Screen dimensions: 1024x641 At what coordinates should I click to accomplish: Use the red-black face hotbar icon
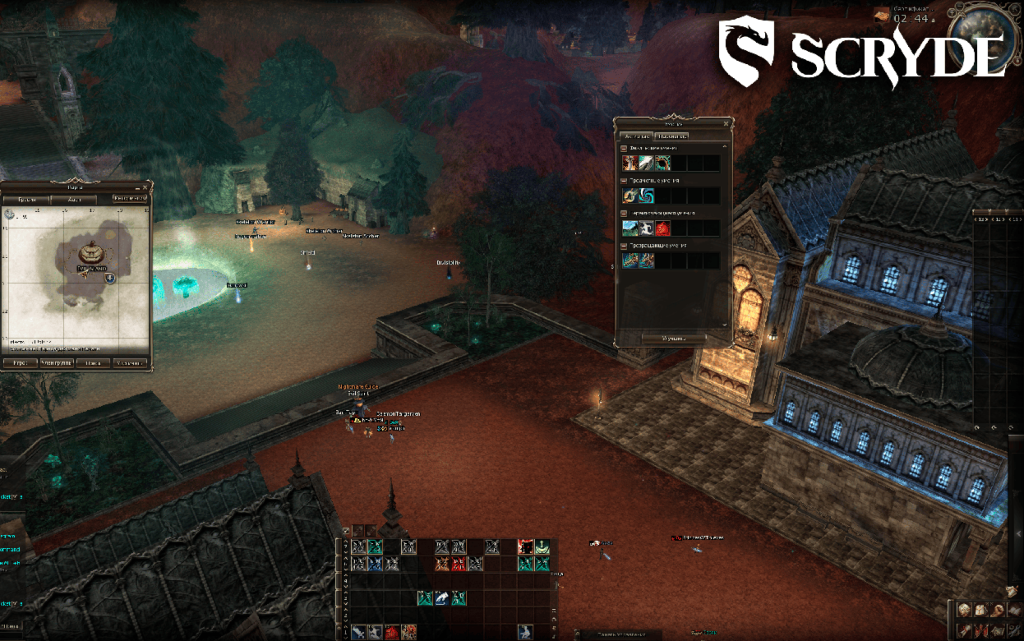tap(524, 547)
